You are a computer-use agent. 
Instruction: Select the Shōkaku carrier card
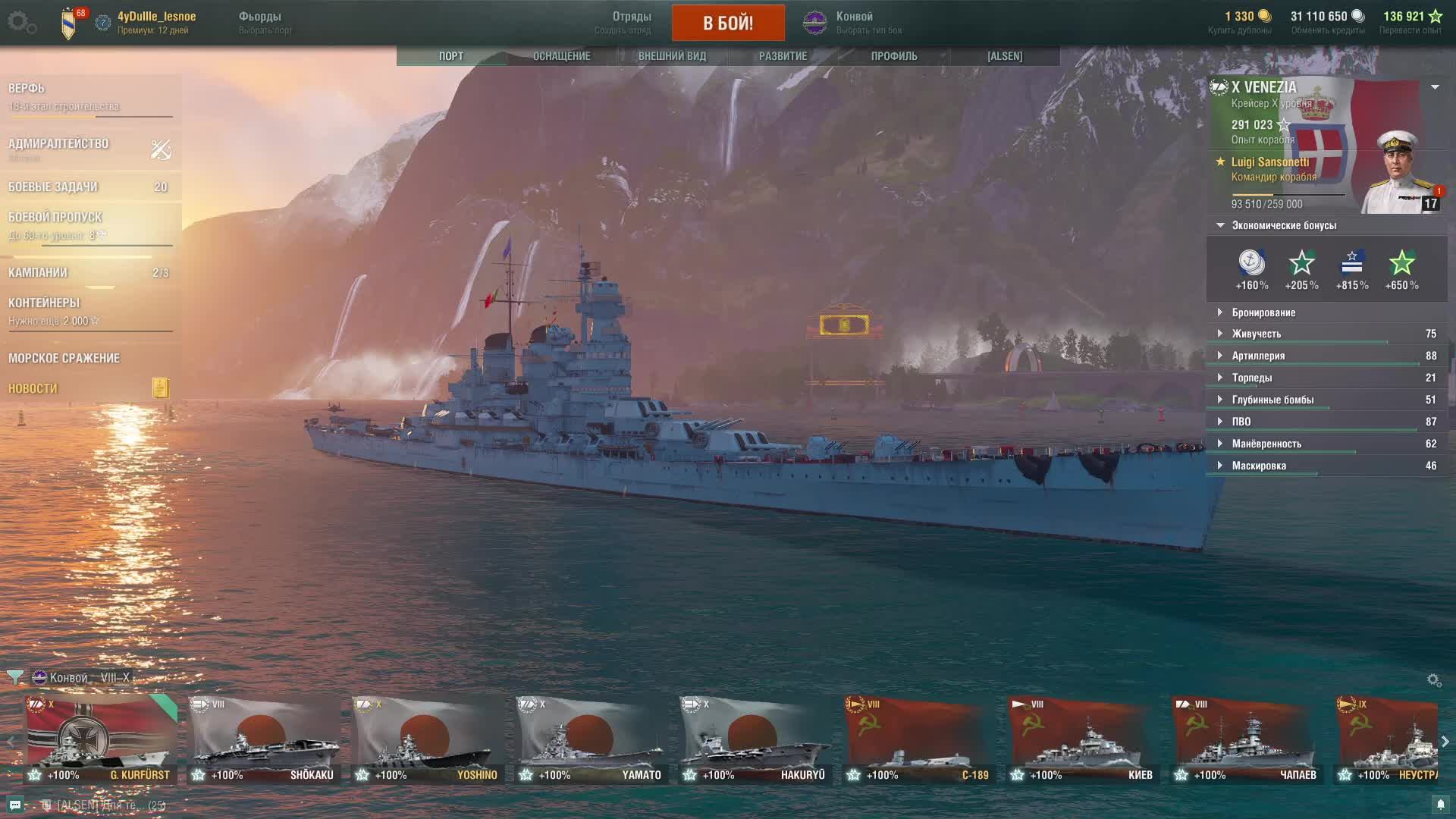click(264, 739)
